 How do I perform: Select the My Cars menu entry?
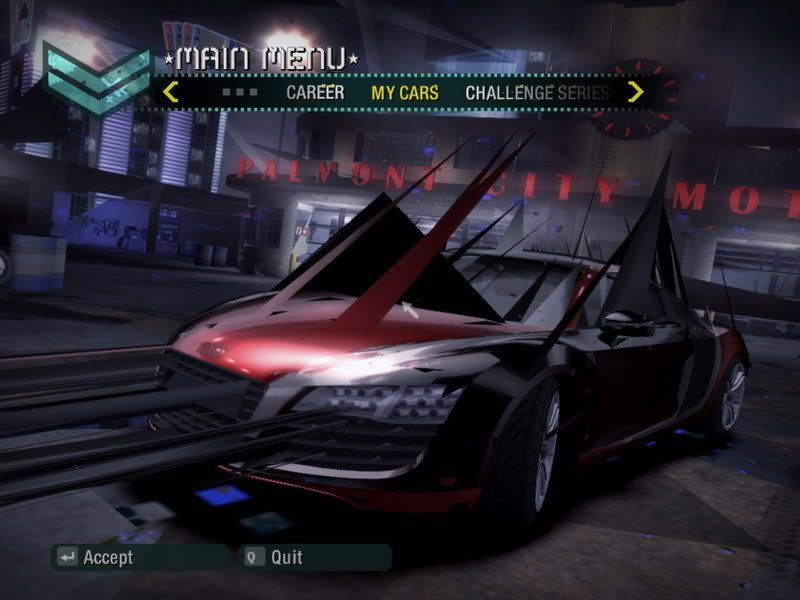tap(405, 92)
